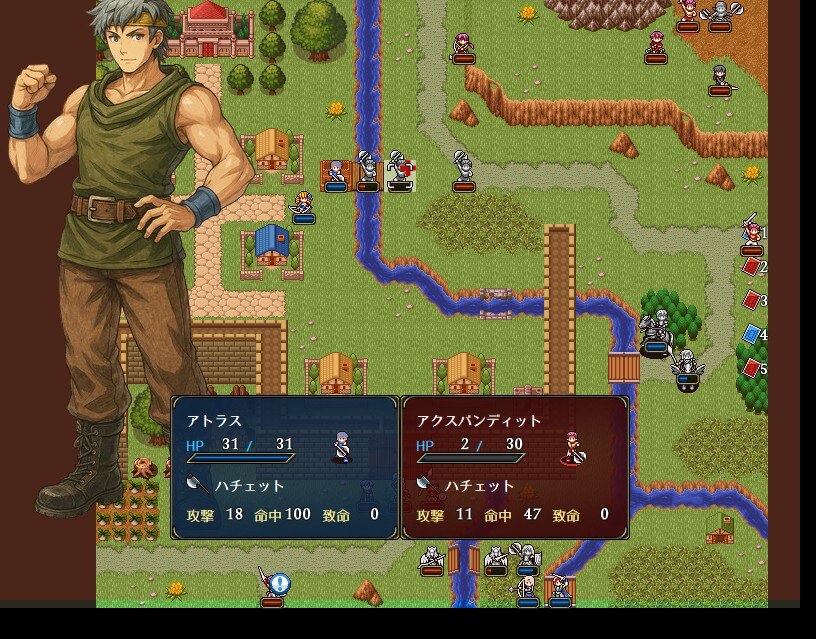816x639 pixels.
Task: Pick the red turn order card numbered 5
Action: click(x=751, y=368)
